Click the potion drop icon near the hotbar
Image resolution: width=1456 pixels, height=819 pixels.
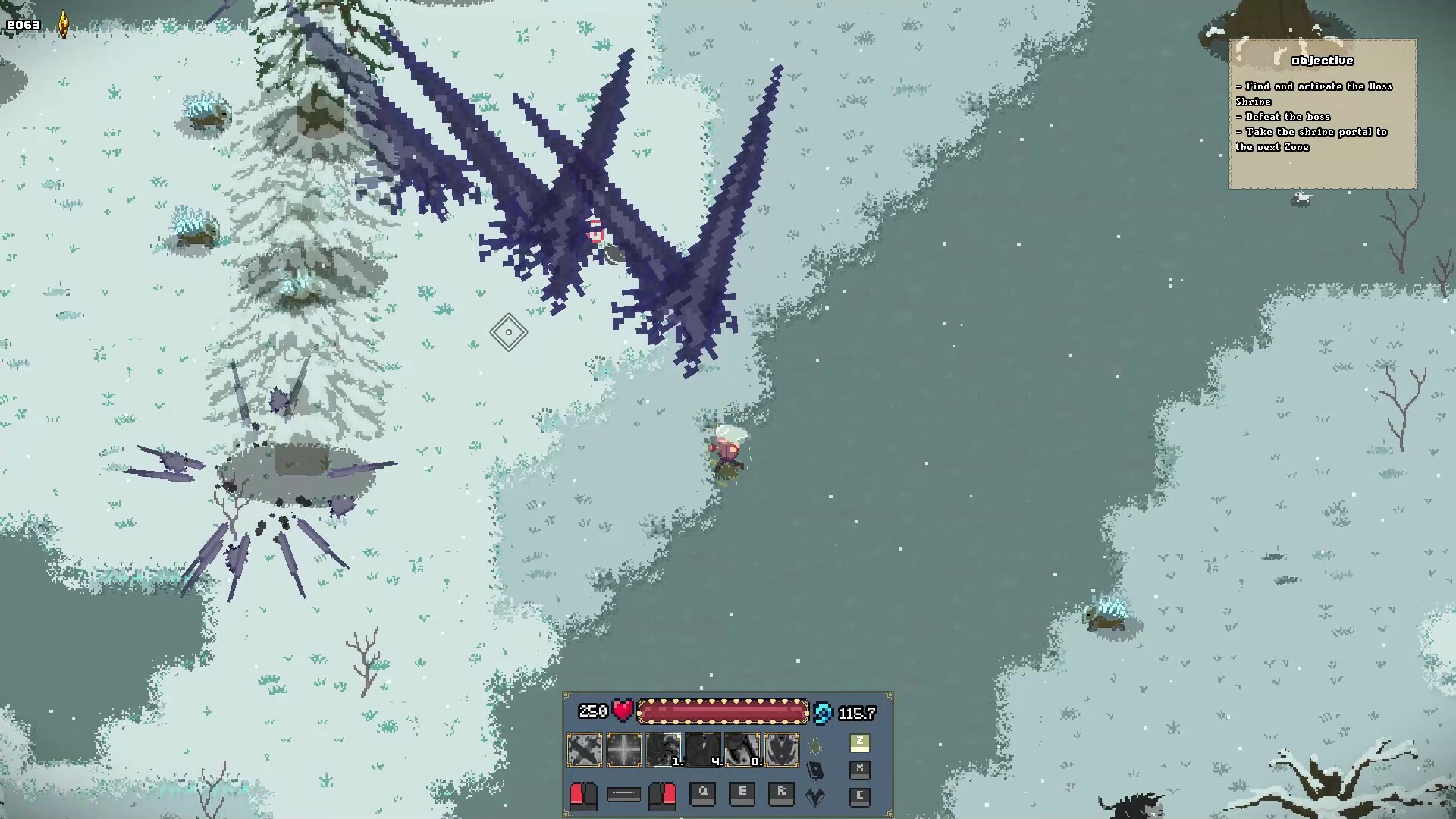tap(814, 744)
